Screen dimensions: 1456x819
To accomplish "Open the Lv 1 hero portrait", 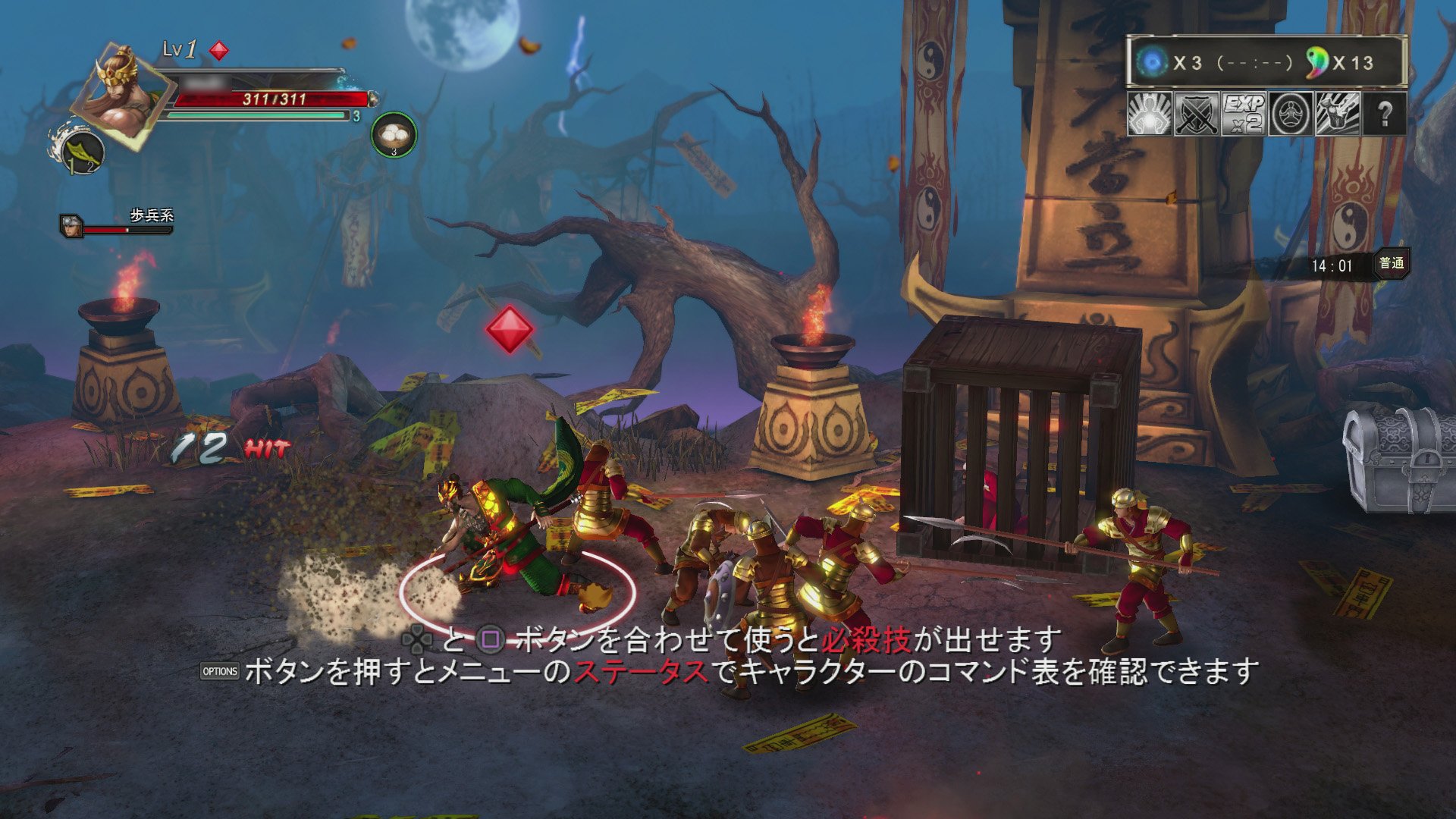I will [121, 95].
